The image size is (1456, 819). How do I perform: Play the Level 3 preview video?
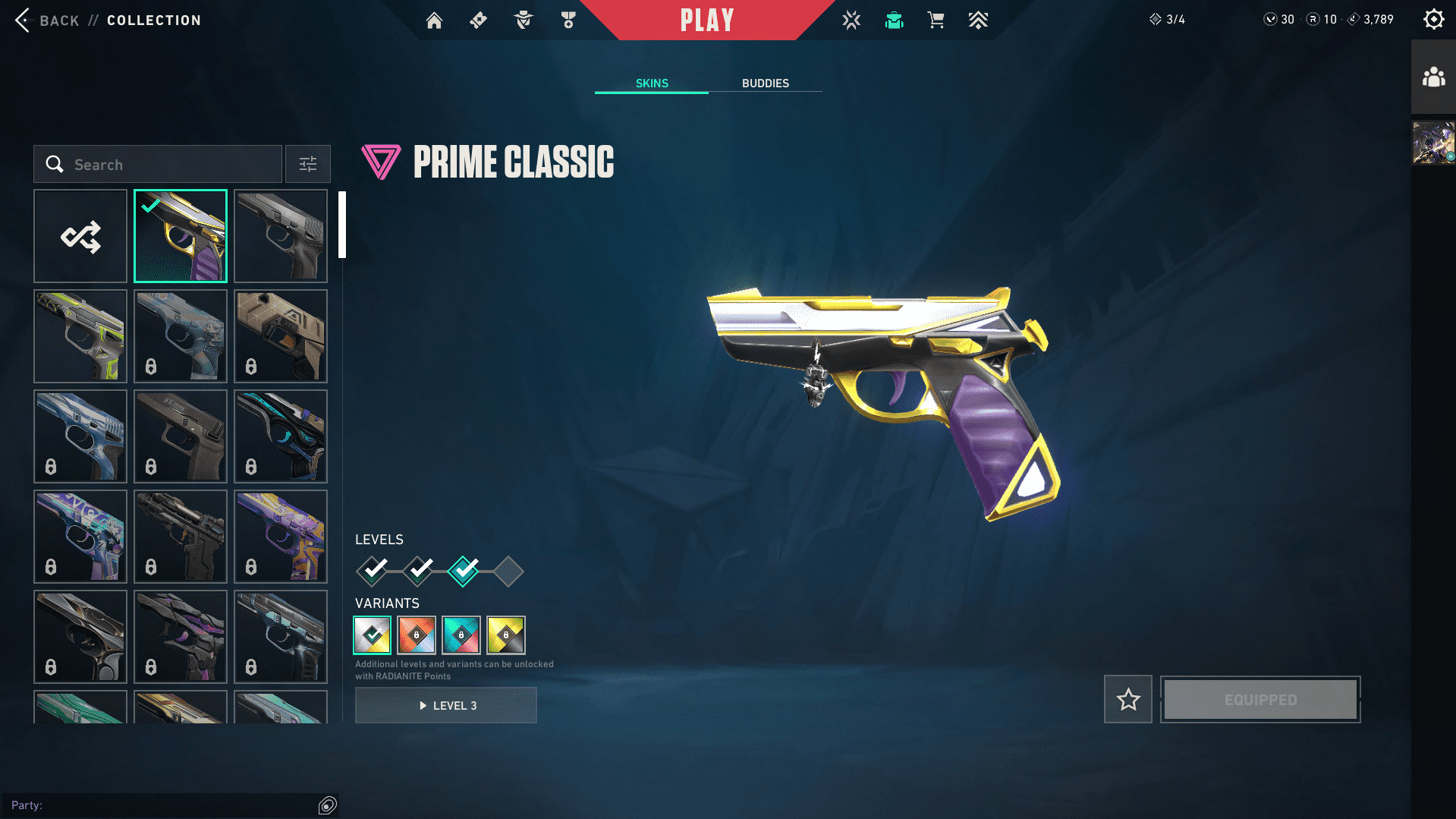point(446,706)
